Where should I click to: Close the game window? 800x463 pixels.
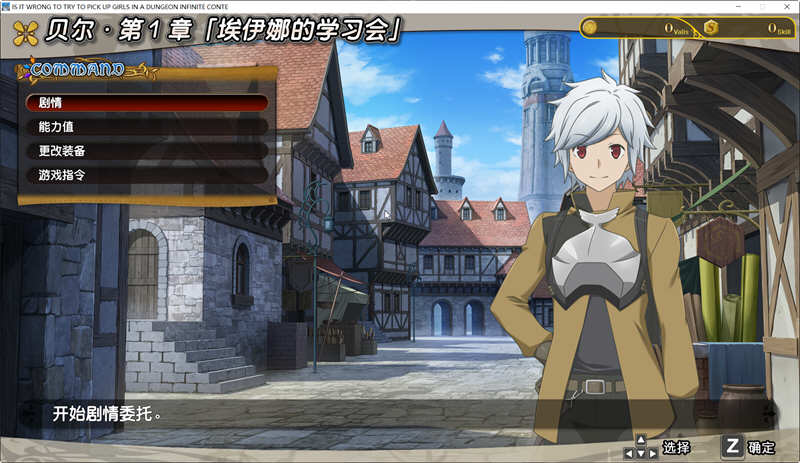[787, 6]
